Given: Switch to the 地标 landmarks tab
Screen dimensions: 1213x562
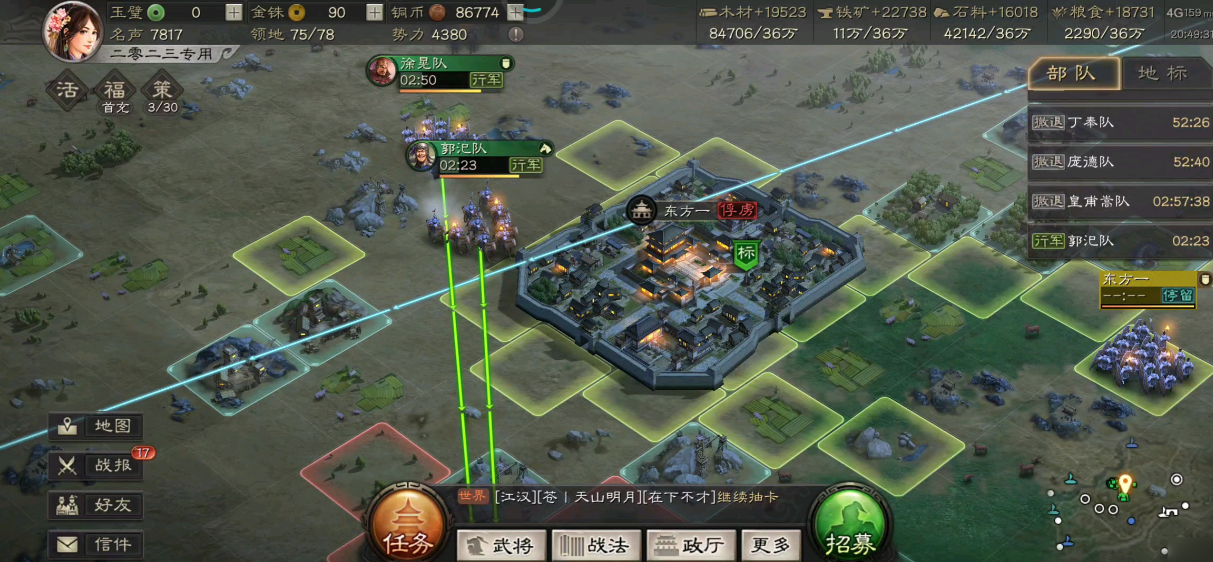Looking at the screenshot, I should [x=1163, y=73].
